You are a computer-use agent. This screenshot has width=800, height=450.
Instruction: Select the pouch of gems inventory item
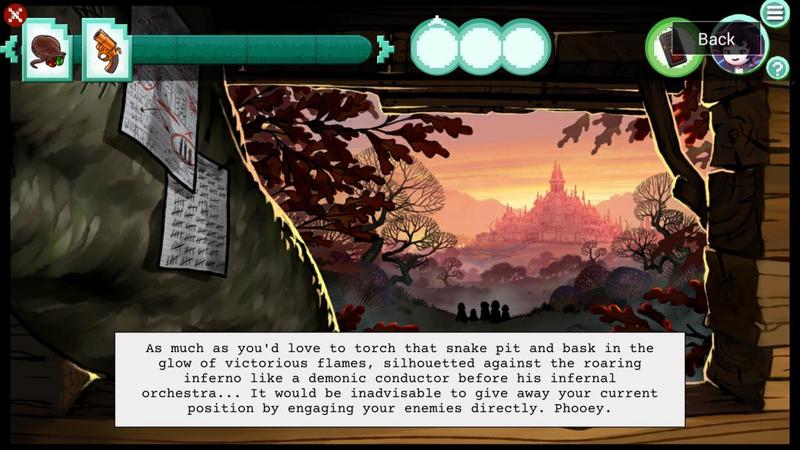pyautogui.click(x=46, y=49)
